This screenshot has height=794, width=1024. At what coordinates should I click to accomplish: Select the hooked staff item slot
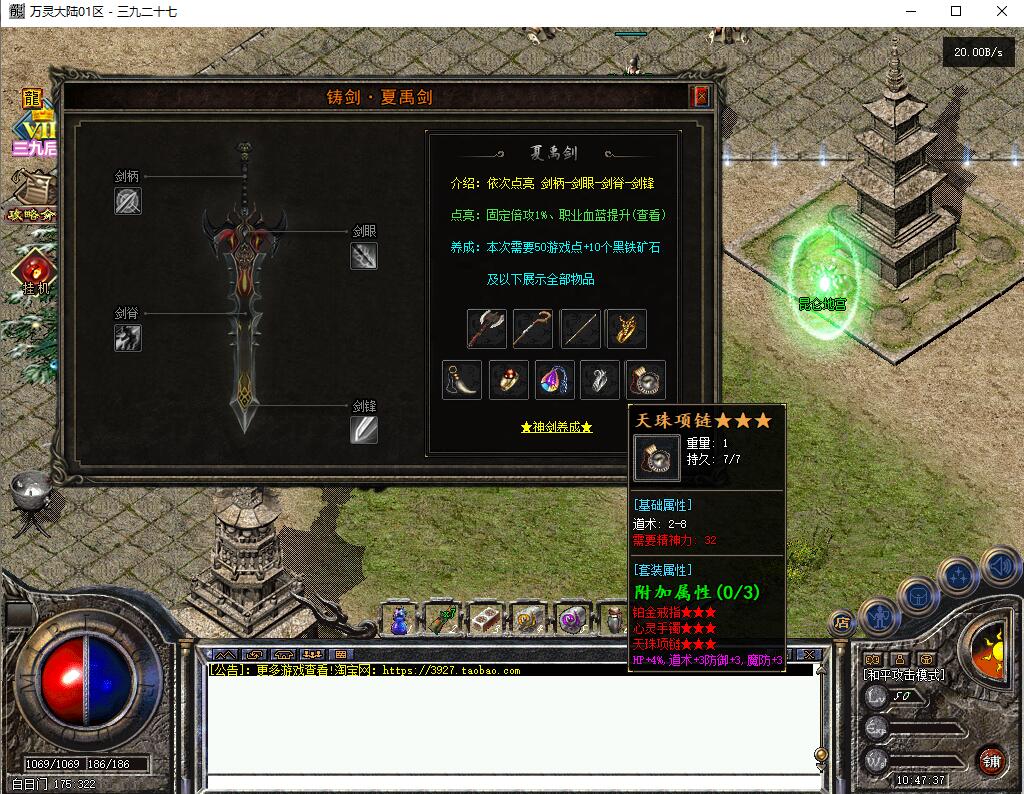pos(533,328)
